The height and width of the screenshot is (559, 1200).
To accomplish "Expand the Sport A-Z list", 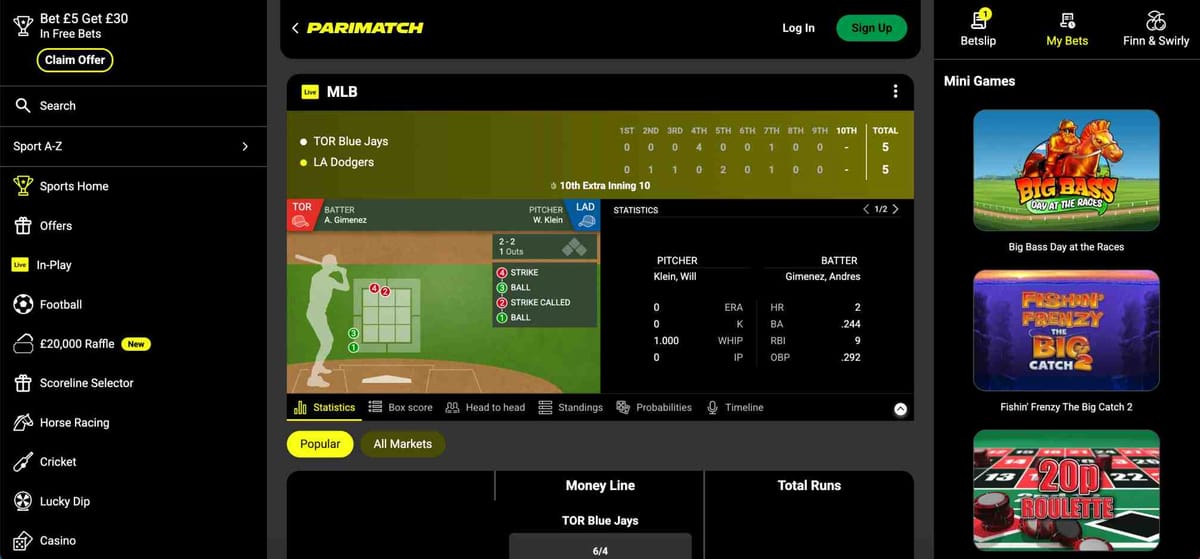I will pos(244,146).
